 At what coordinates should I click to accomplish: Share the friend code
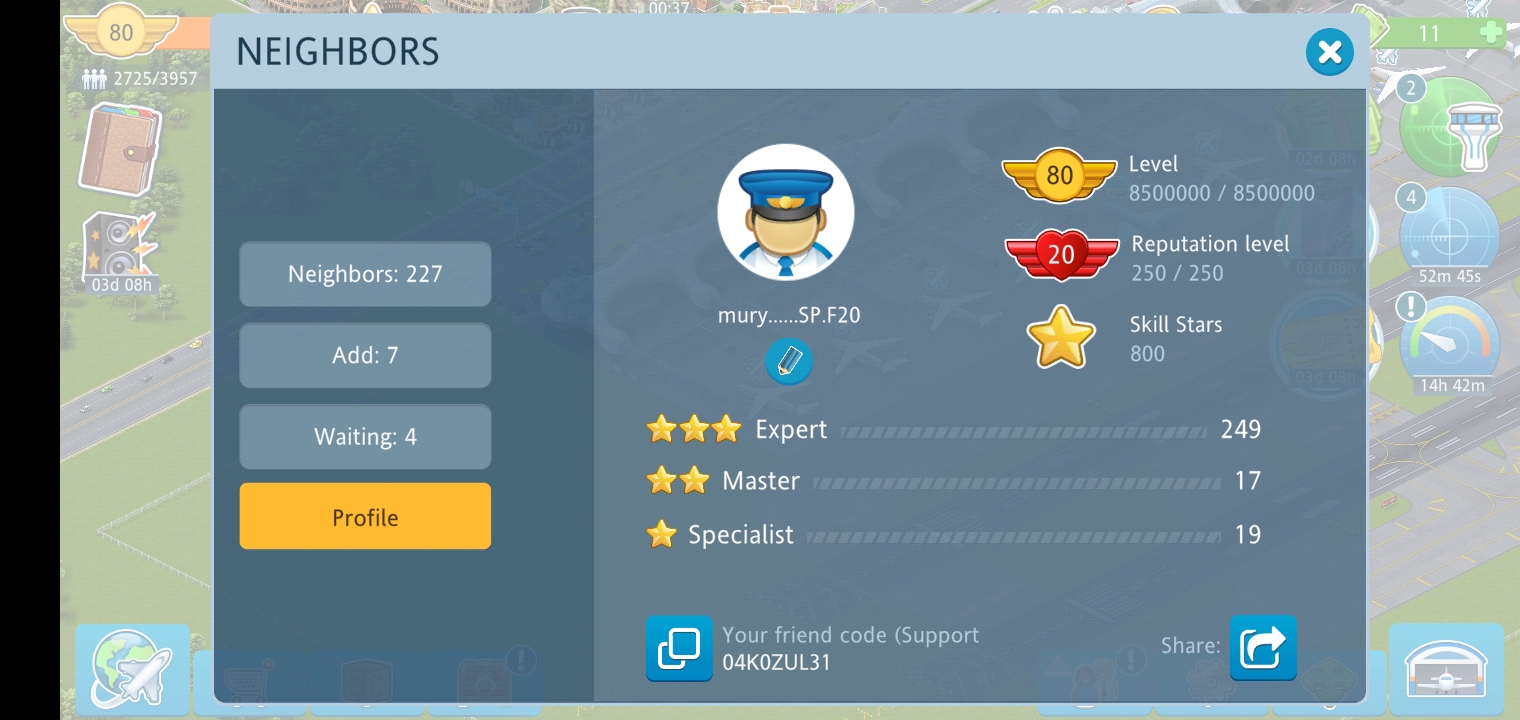coord(1262,648)
